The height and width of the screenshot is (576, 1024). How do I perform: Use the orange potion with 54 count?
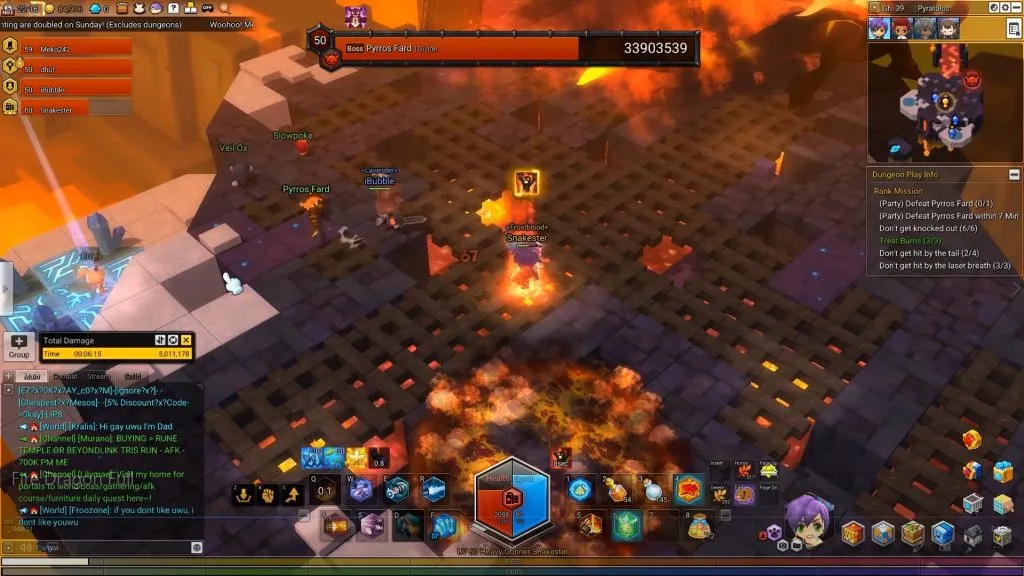(x=615, y=489)
